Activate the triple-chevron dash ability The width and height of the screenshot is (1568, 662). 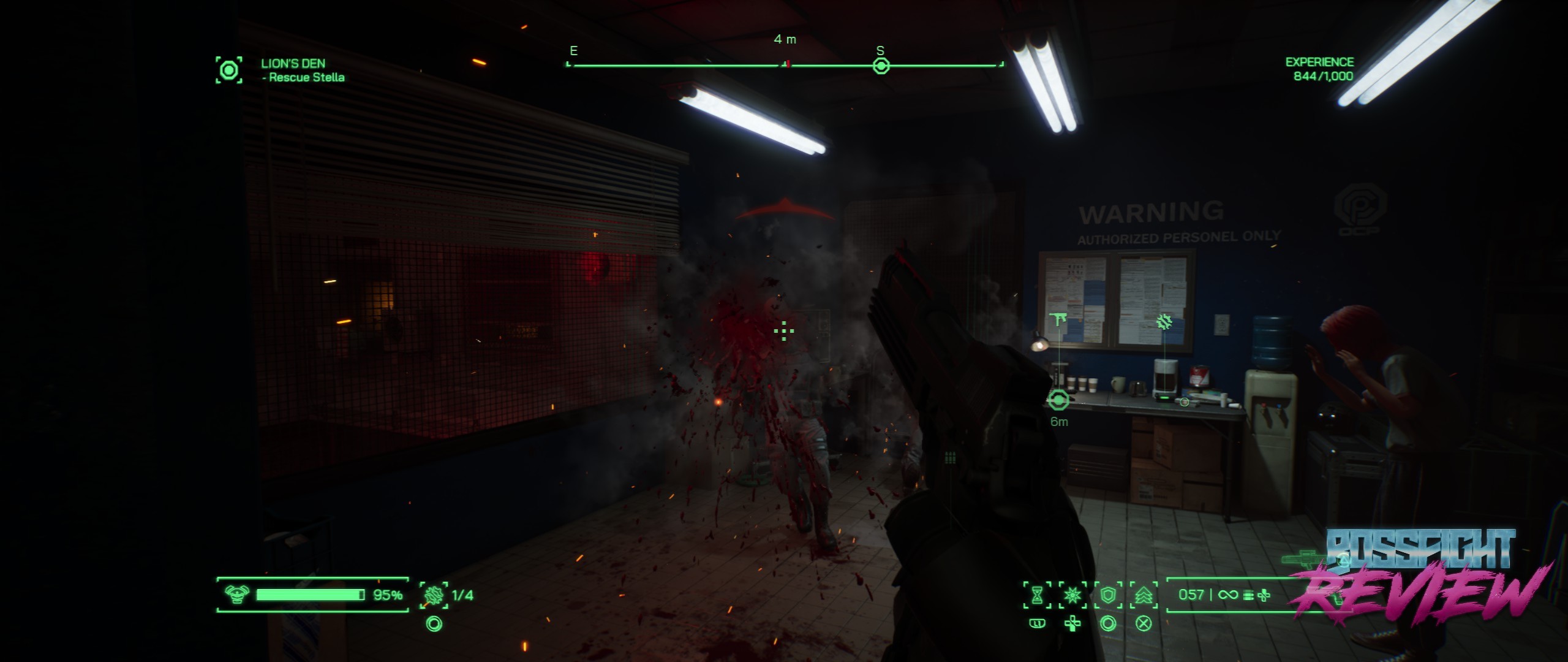(1144, 595)
